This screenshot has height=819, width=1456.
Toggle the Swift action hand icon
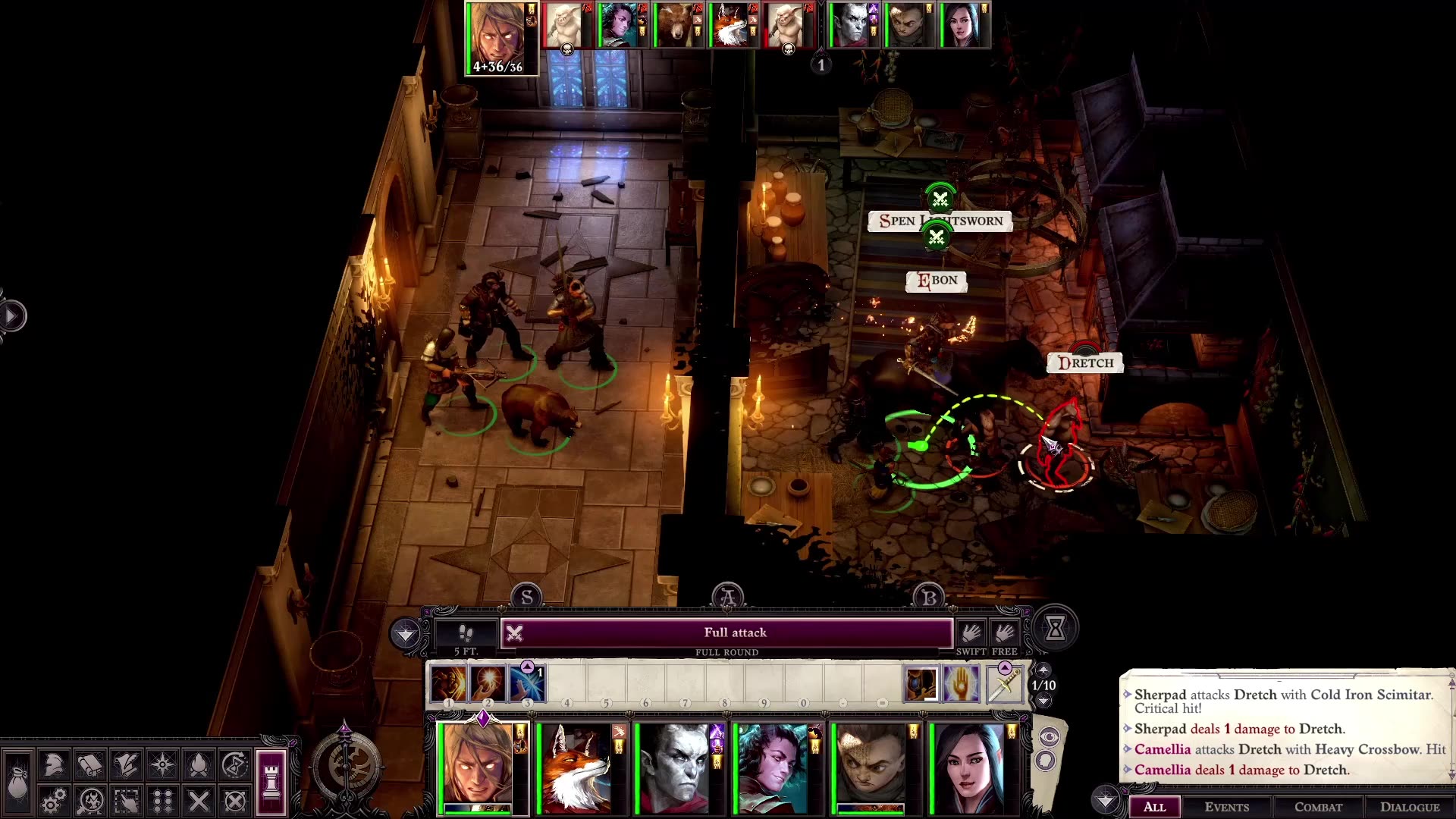tap(971, 632)
